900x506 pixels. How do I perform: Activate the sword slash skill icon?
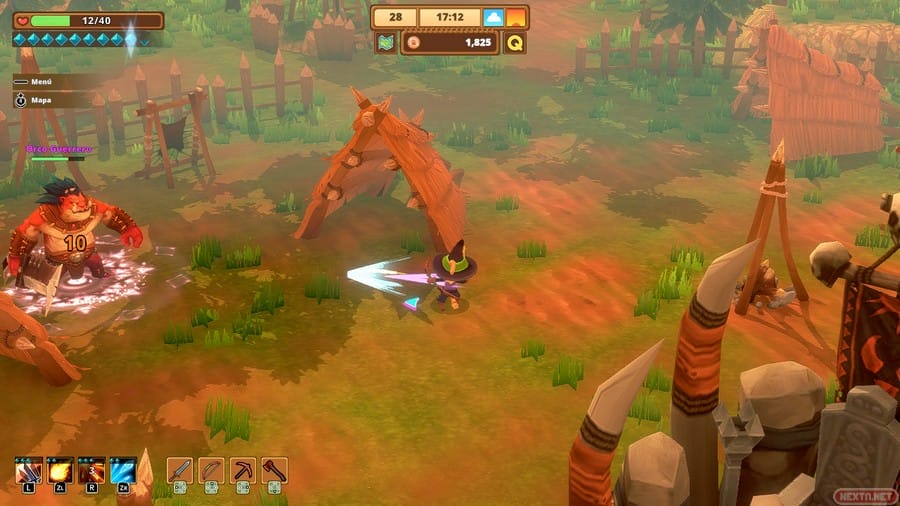pyautogui.click(x=27, y=470)
